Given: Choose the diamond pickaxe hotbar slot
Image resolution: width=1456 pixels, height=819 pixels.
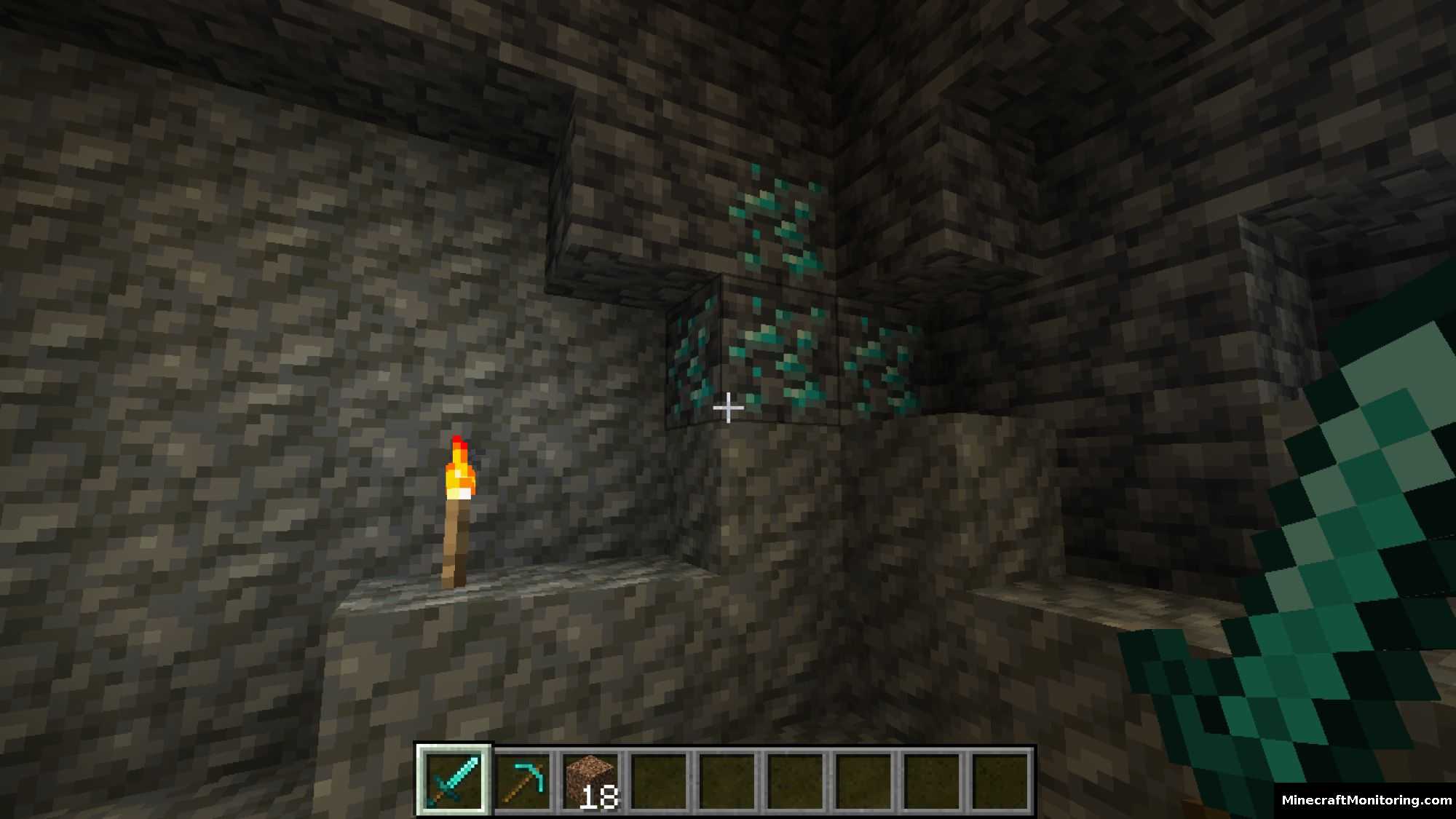Looking at the screenshot, I should [x=523, y=780].
